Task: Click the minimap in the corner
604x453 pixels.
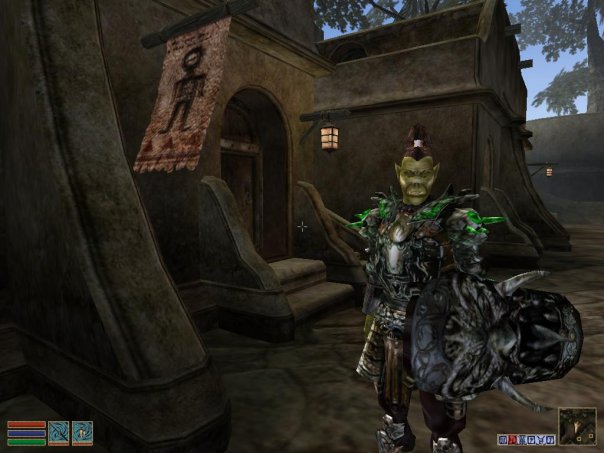Action: point(577,425)
